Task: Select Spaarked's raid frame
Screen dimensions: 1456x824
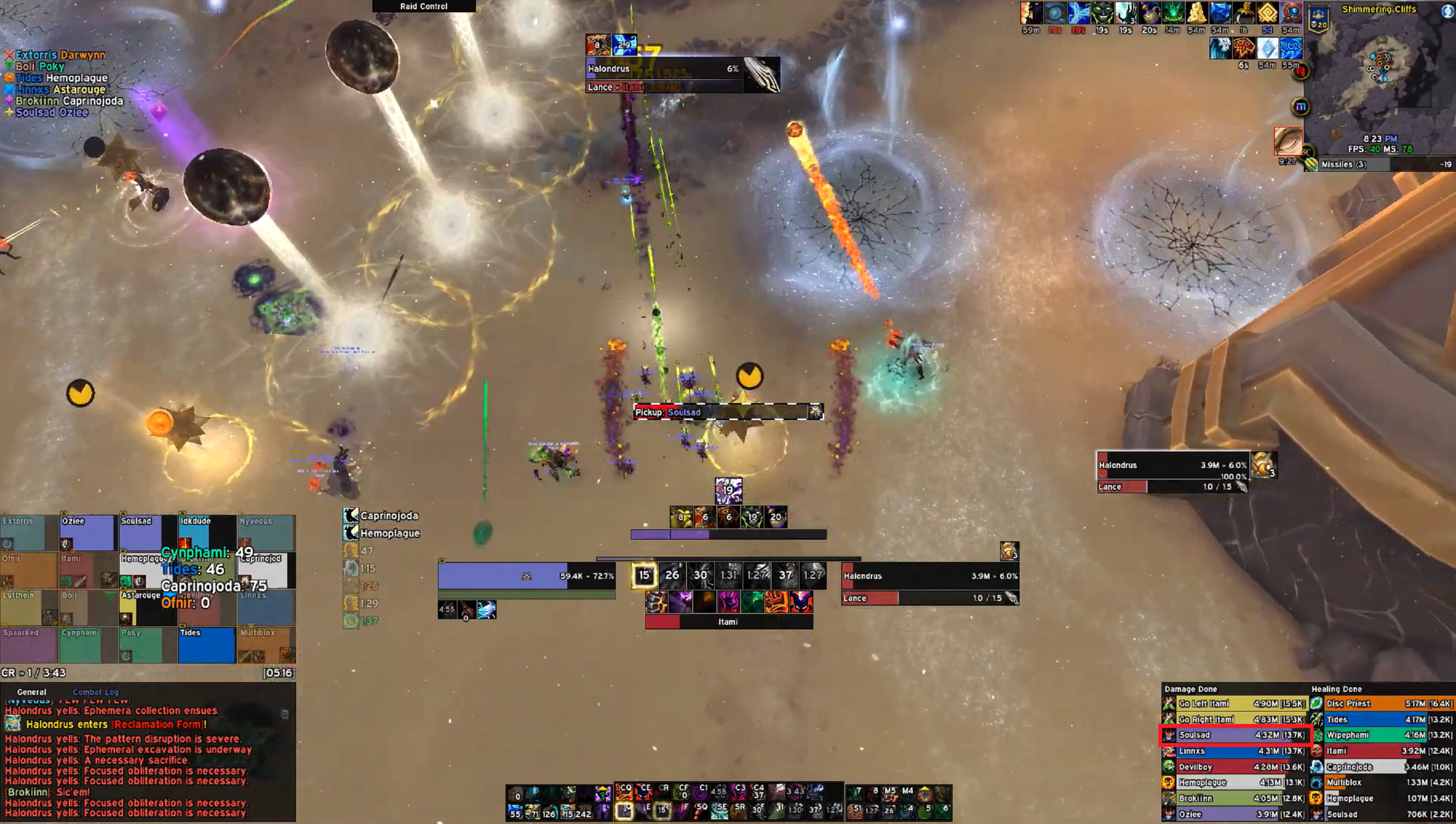Action: coord(28,644)
